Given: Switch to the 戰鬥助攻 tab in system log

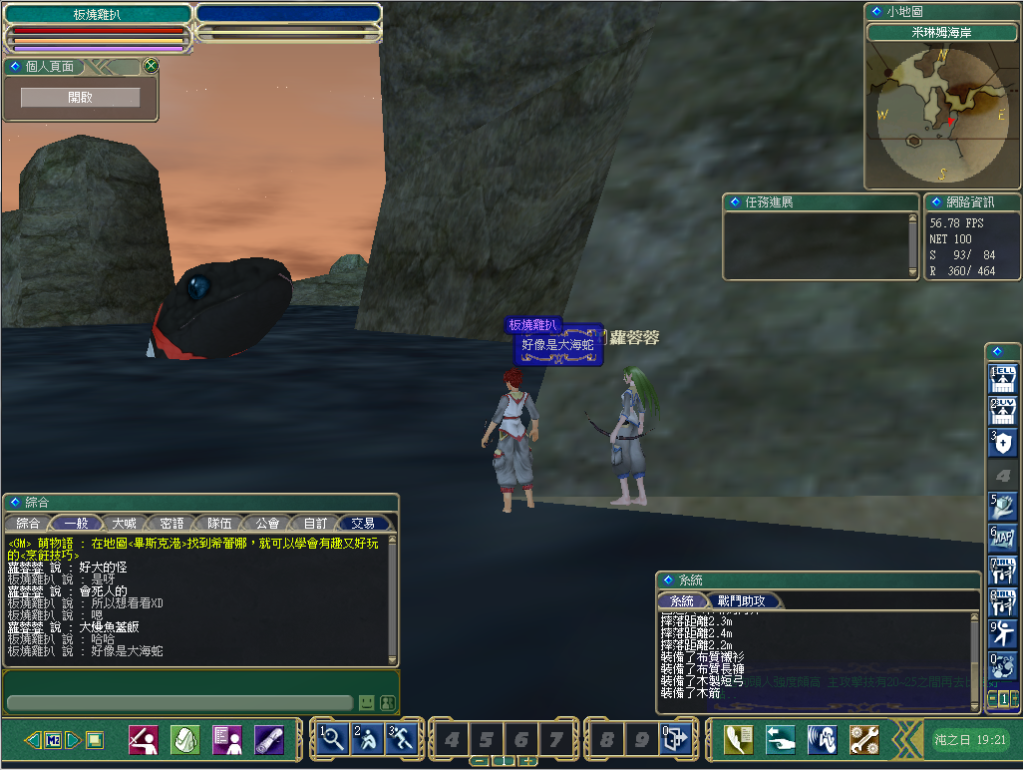Looking at the screenshot, I should pyautogui.click(x=741, y=601).
